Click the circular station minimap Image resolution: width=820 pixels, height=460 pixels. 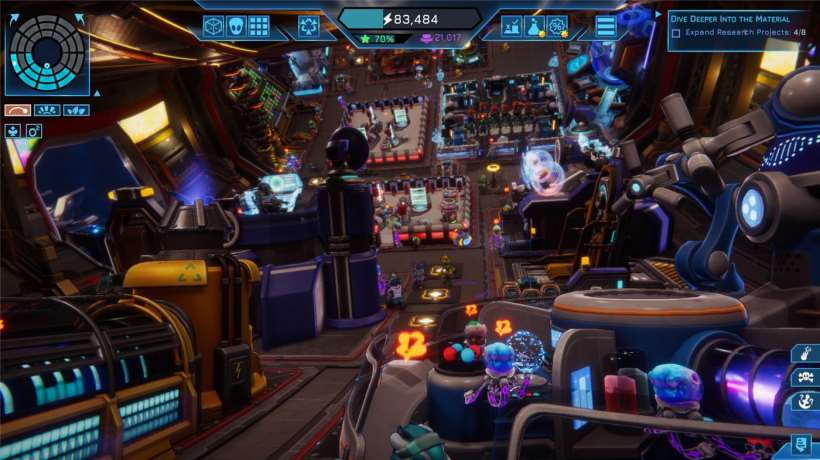pyautogui.click(x=46, y=53)
